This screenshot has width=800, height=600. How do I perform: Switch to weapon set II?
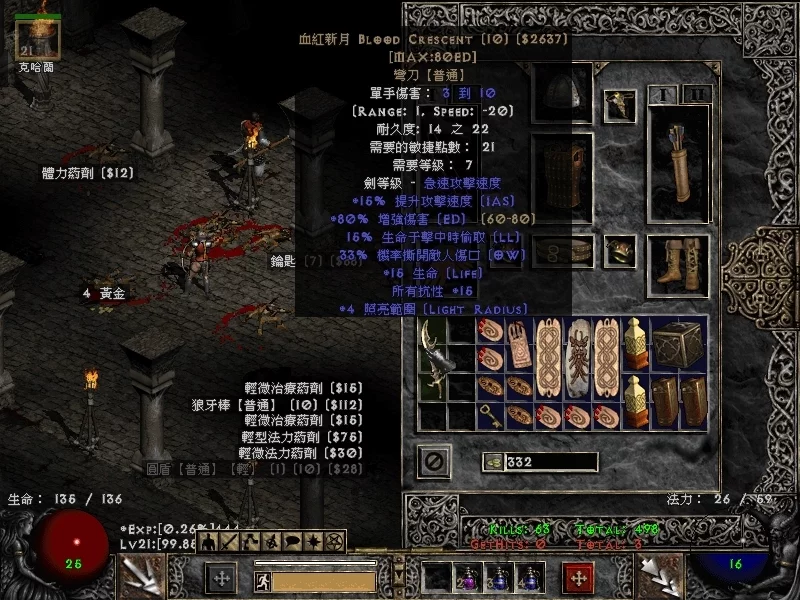click(698, 95)
